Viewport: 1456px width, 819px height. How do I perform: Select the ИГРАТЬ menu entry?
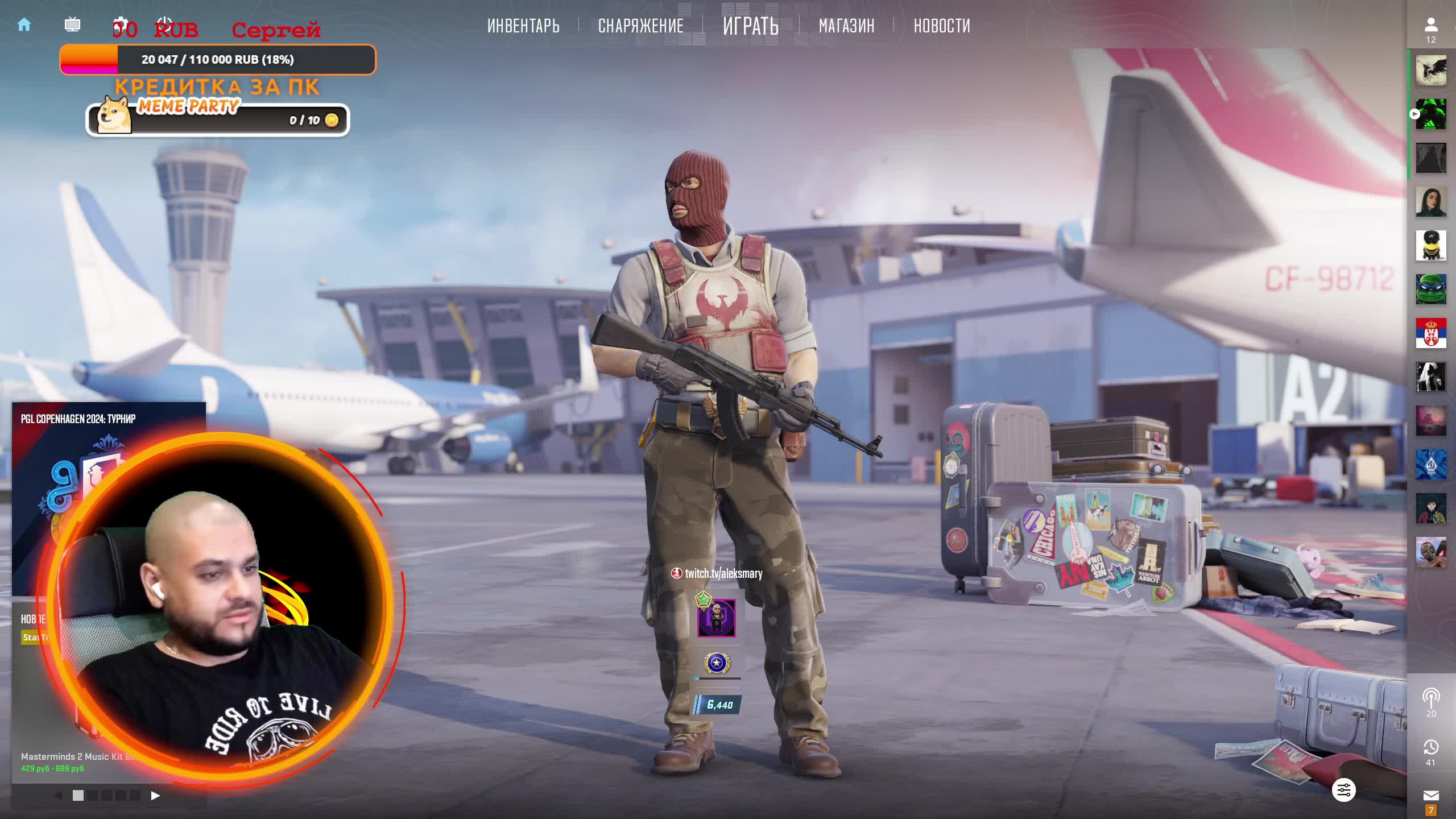click(750, 26)
